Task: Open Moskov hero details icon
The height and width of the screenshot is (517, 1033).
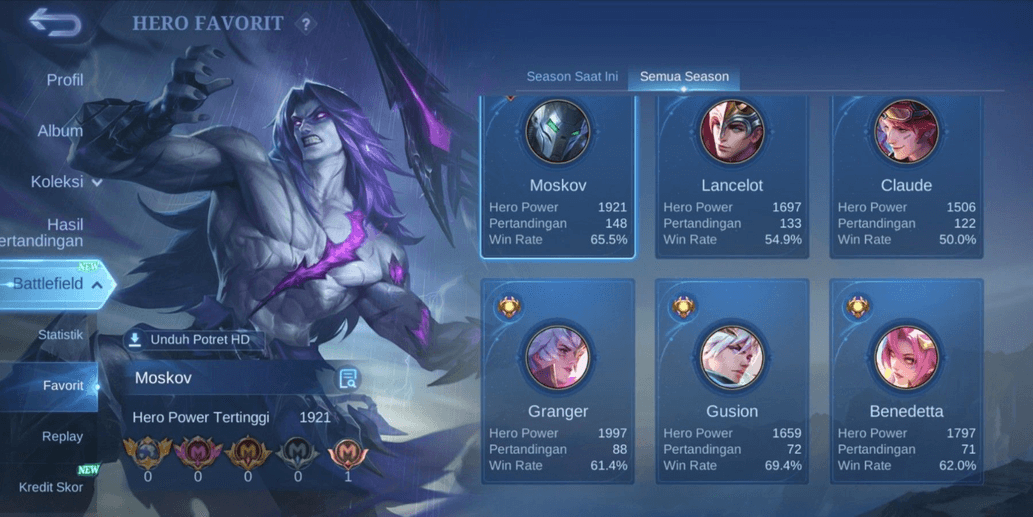Action: pyautogui.click(x=348, y=378)
